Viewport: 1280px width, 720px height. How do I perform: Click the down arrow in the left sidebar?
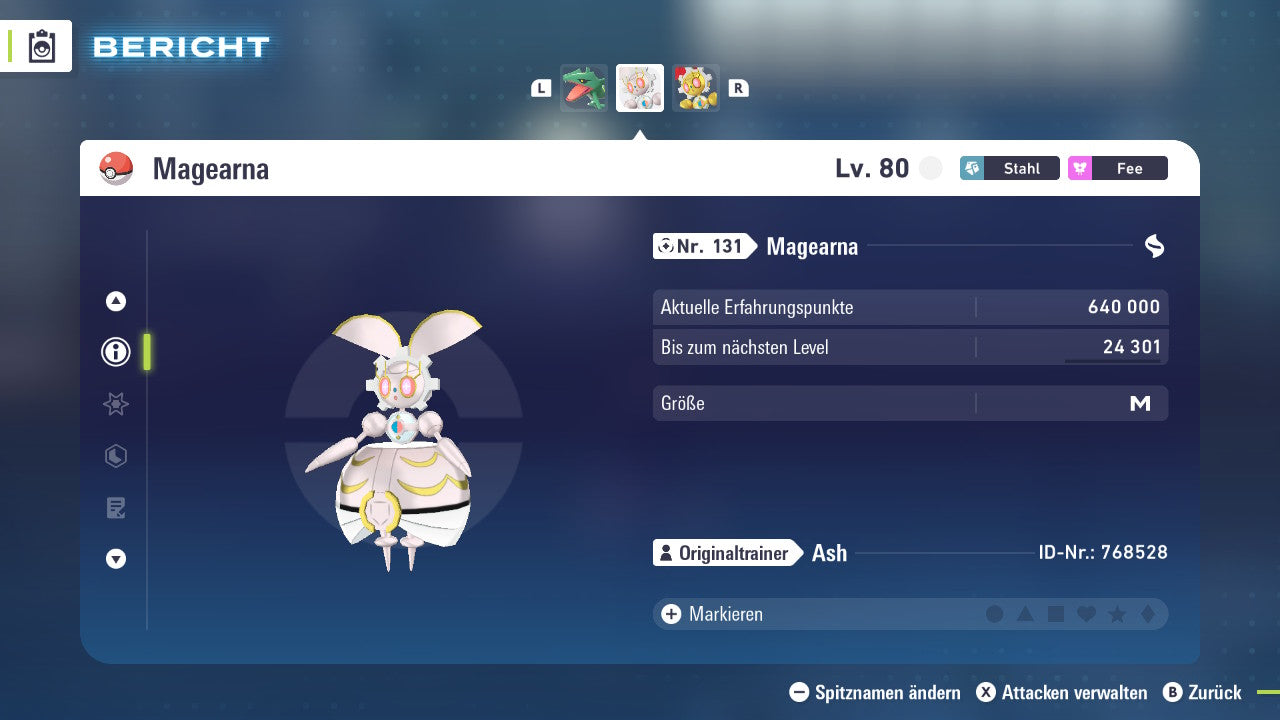pos(115,559)
